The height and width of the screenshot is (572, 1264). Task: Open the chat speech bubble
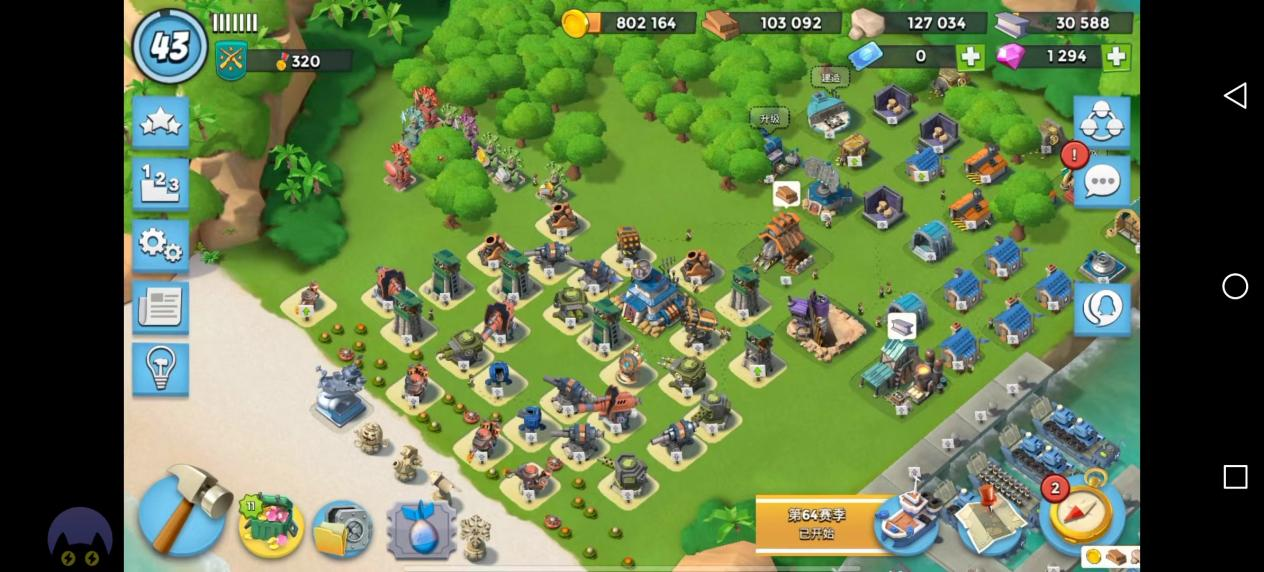[x=1102, y=182]
